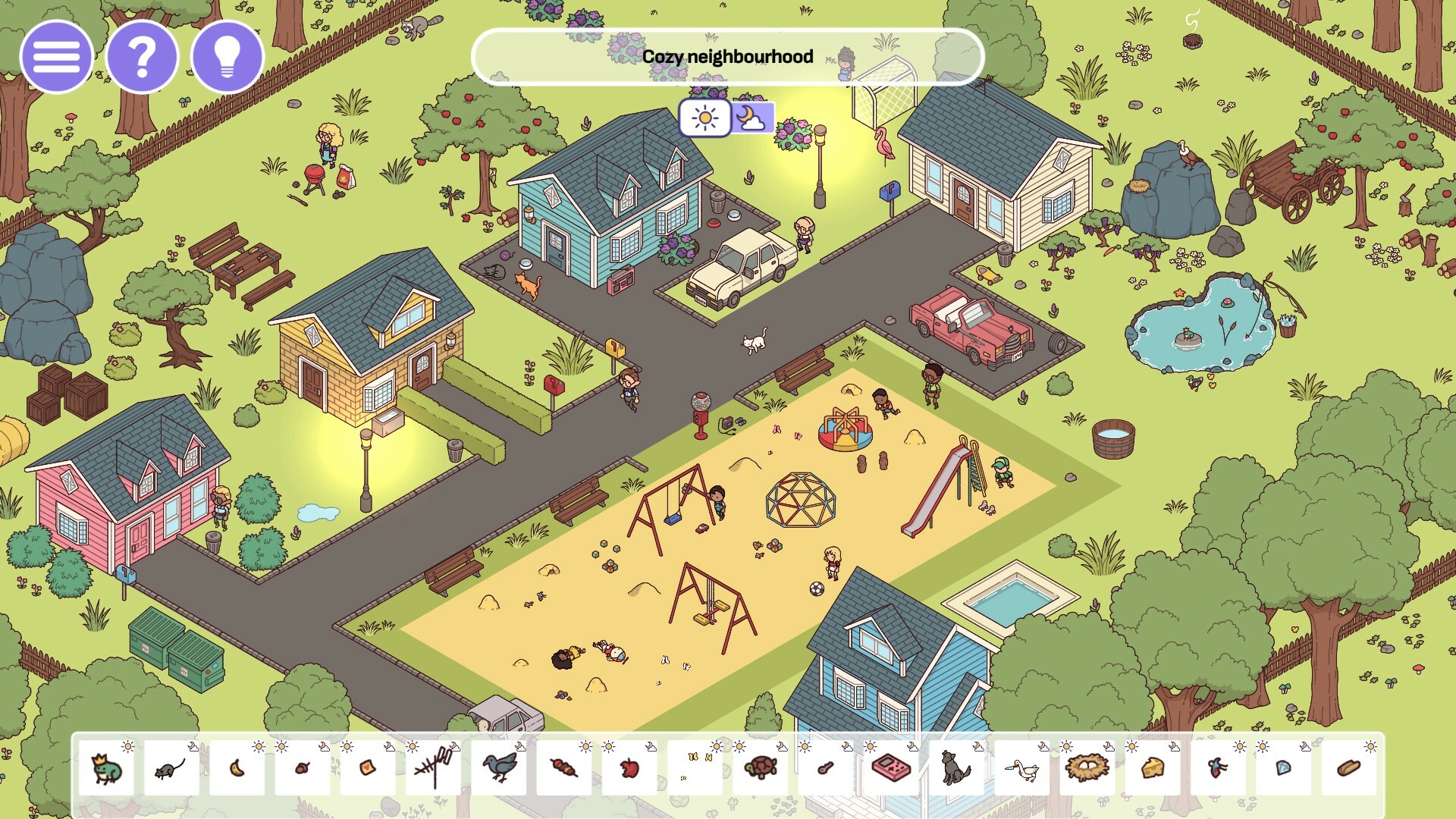Viewport: 1456px width, 819px height.
Task: Select the crowned frog item card
Action: coord(105,770)
